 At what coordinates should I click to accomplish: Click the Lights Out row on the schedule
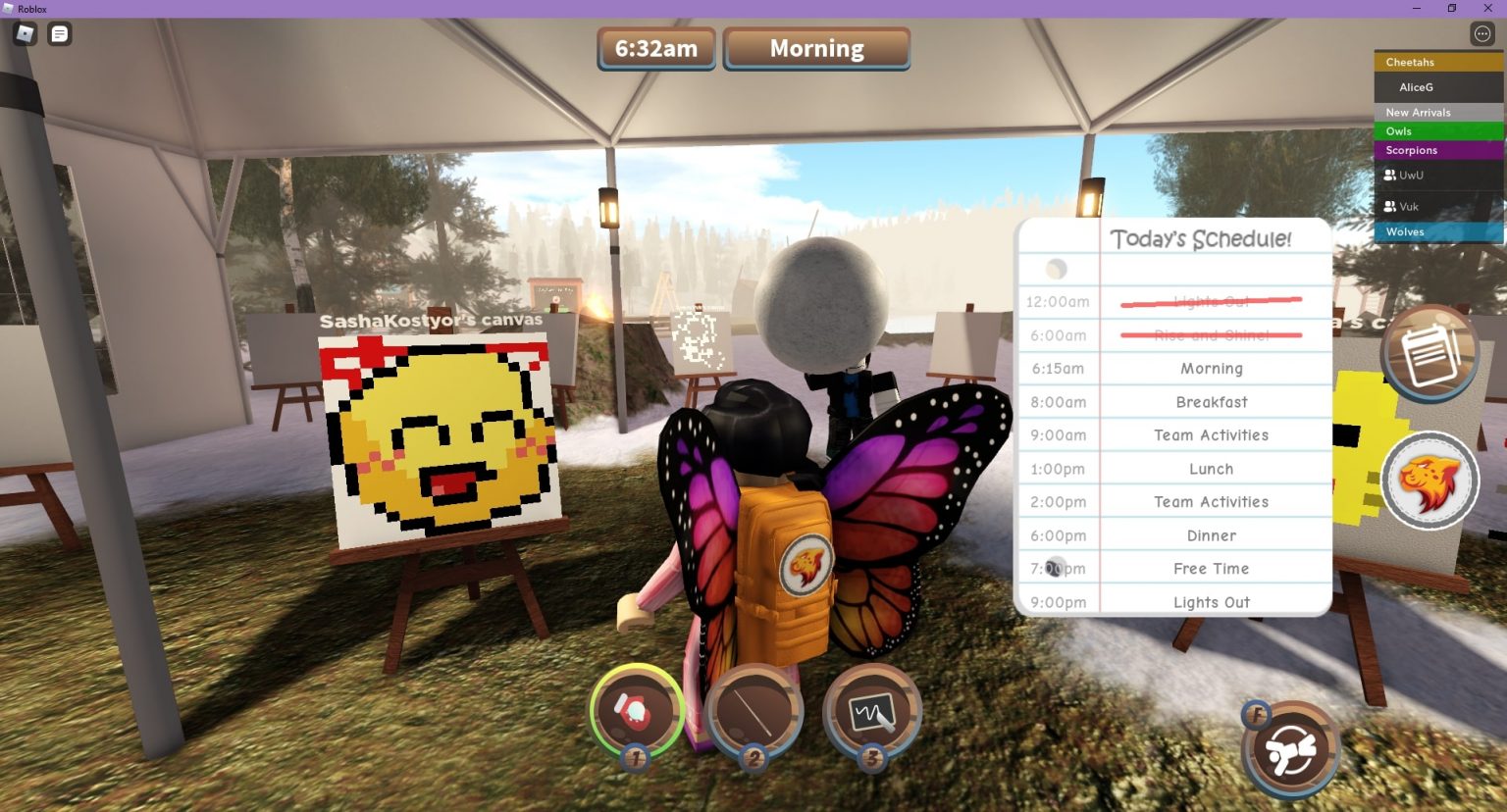click(x=1213, y=601)
